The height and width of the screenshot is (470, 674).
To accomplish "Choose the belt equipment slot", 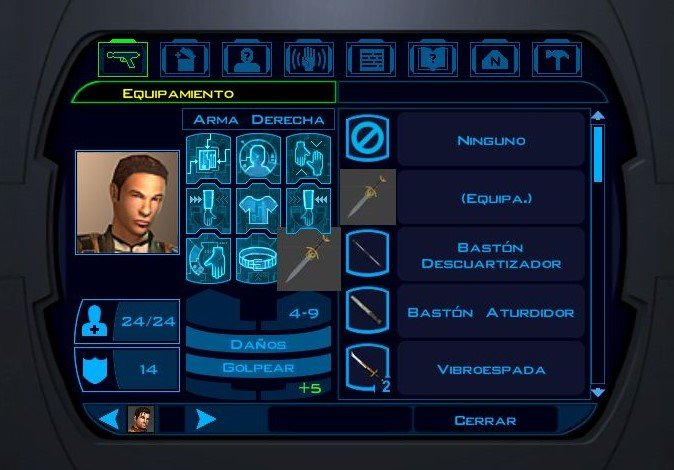I will pyautogui.click(x=259, y=259).
